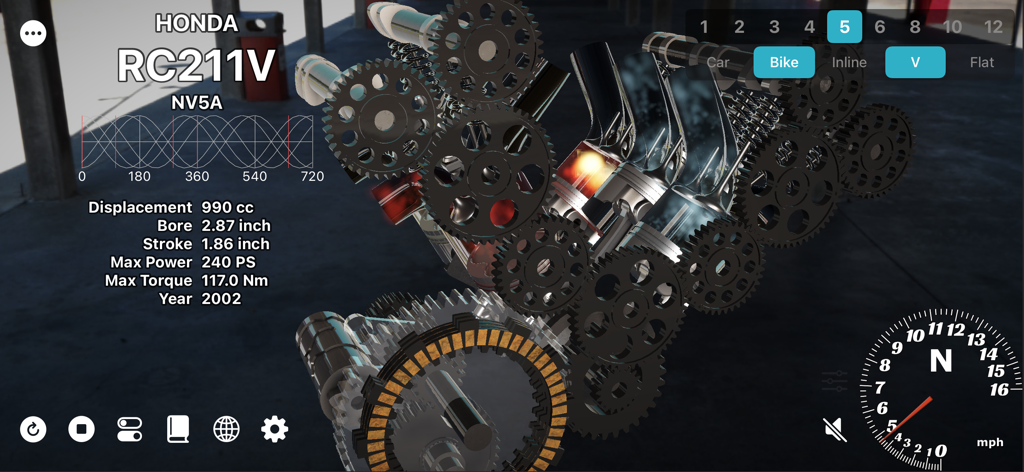1024x472 pixels.
Task: Select the V engine layout
Action: coord(915,62)
